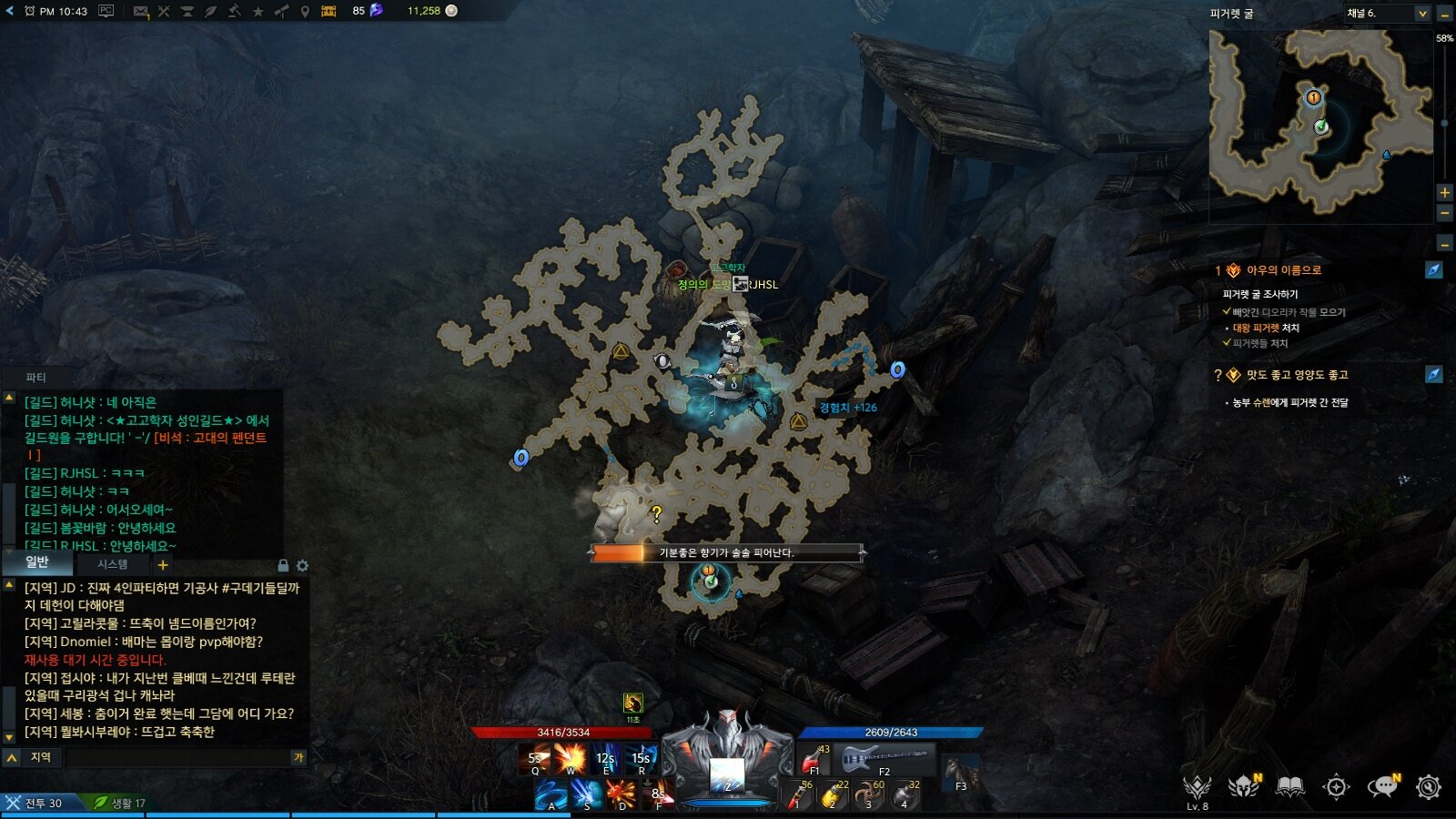The image size is (1456, 819).
Task: Open the channel 6 dropdown
Action: (1421, 14)
